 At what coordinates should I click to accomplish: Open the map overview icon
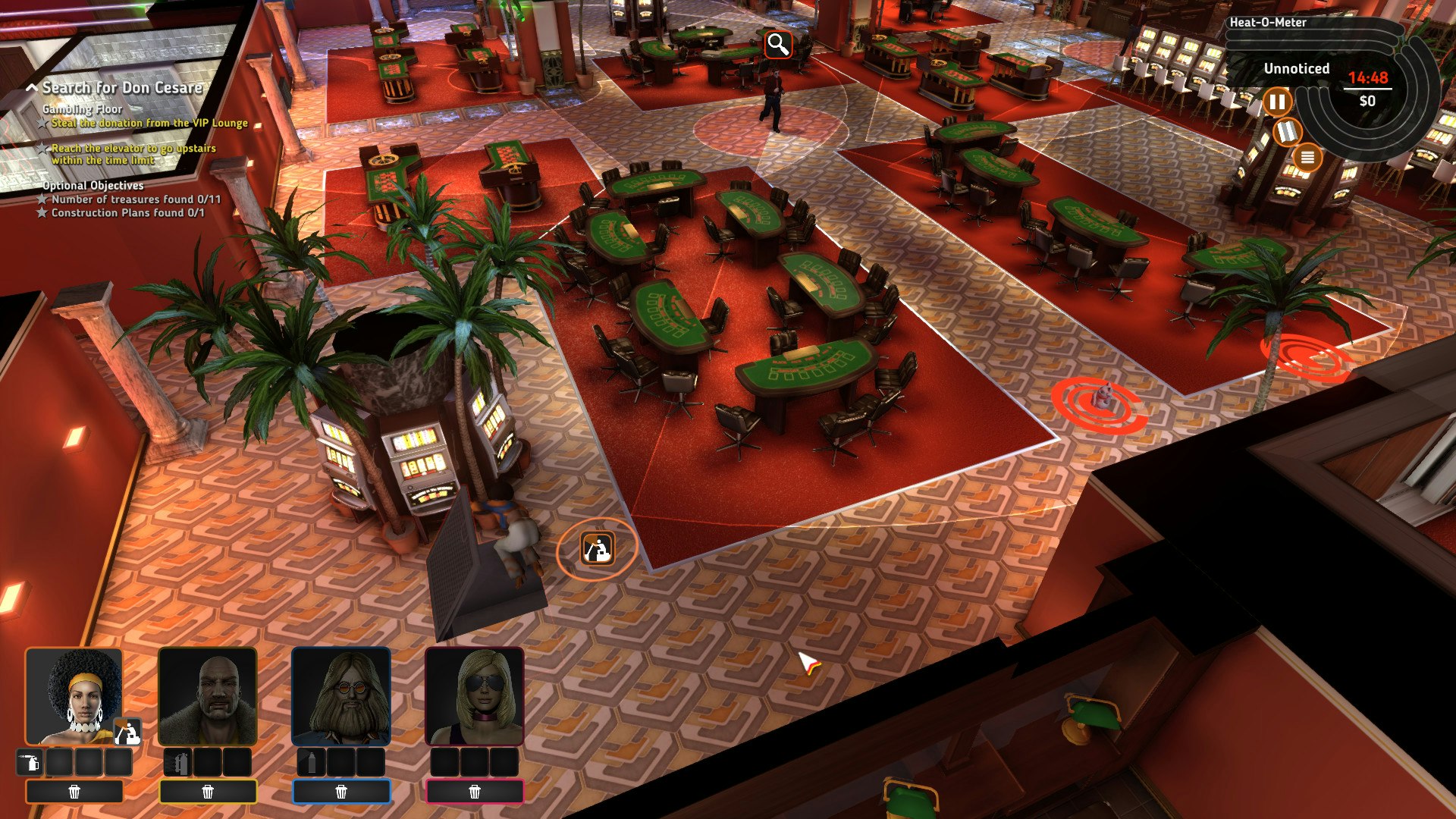1288,132
